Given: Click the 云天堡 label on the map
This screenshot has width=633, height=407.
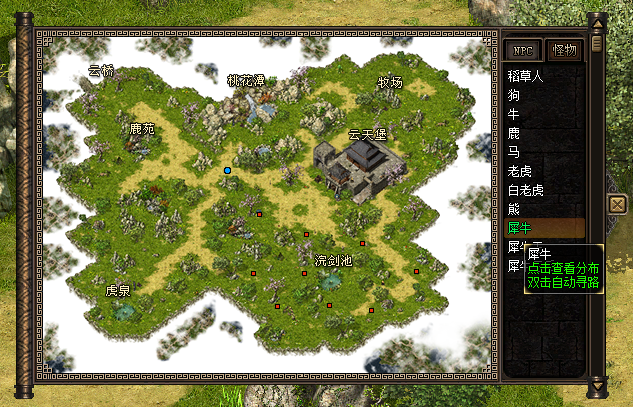Looking at the screenshot, I should click(x=366, y=133).
